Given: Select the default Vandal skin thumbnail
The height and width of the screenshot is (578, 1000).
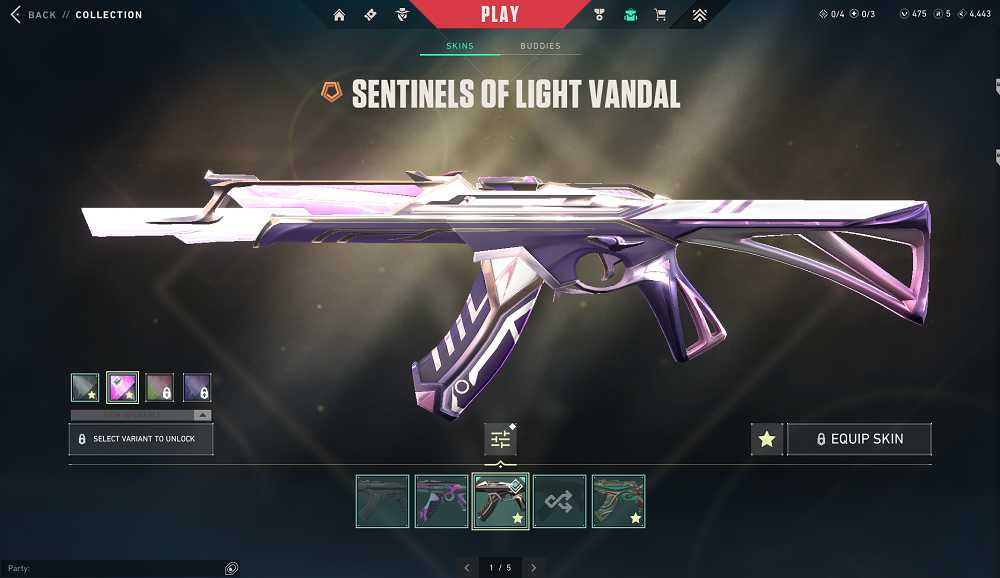Looking at the screenshot, I should (382, 501).
